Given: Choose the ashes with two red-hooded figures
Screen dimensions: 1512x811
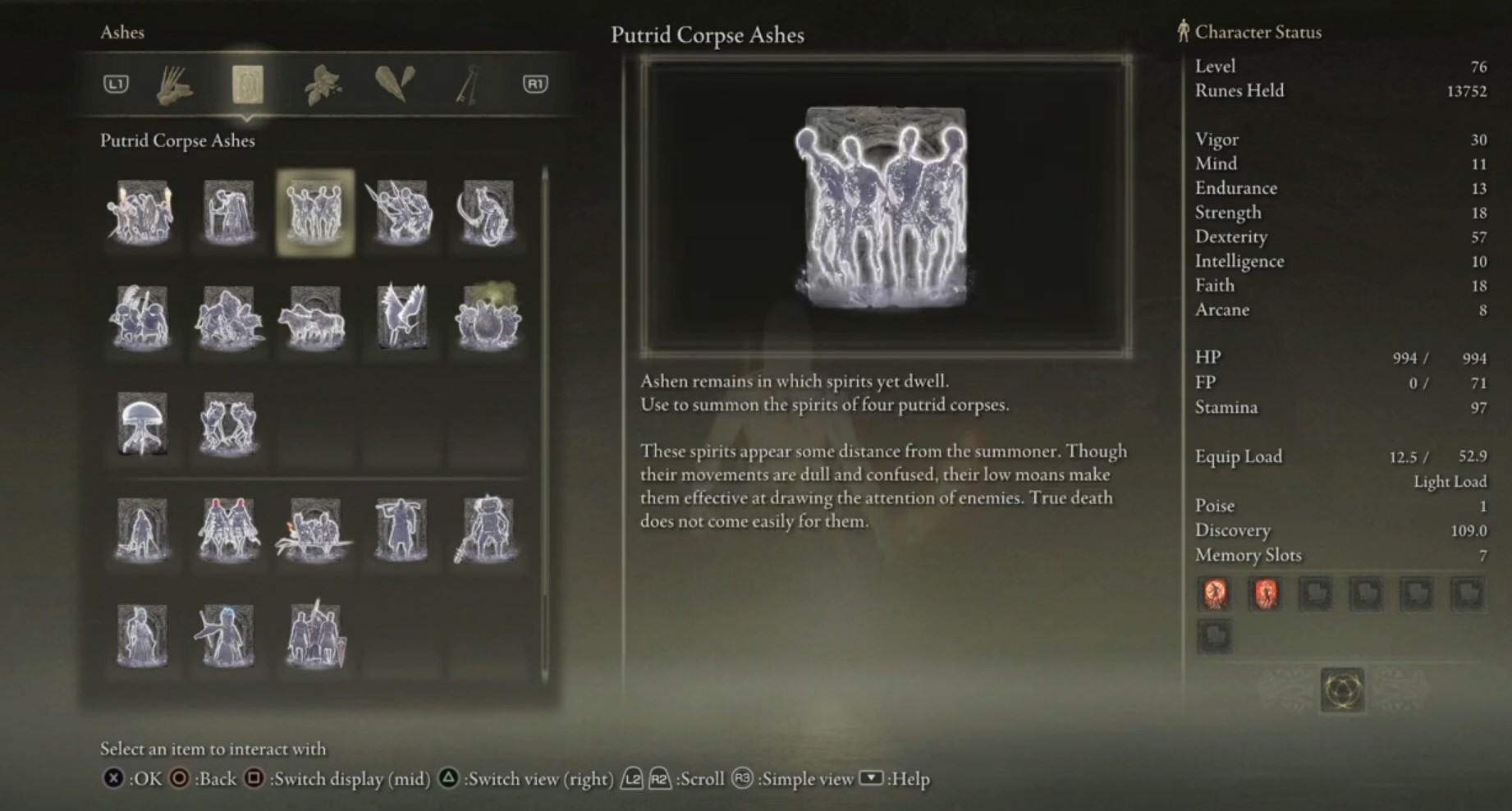Looking at the screenshot, I should 228,529.
